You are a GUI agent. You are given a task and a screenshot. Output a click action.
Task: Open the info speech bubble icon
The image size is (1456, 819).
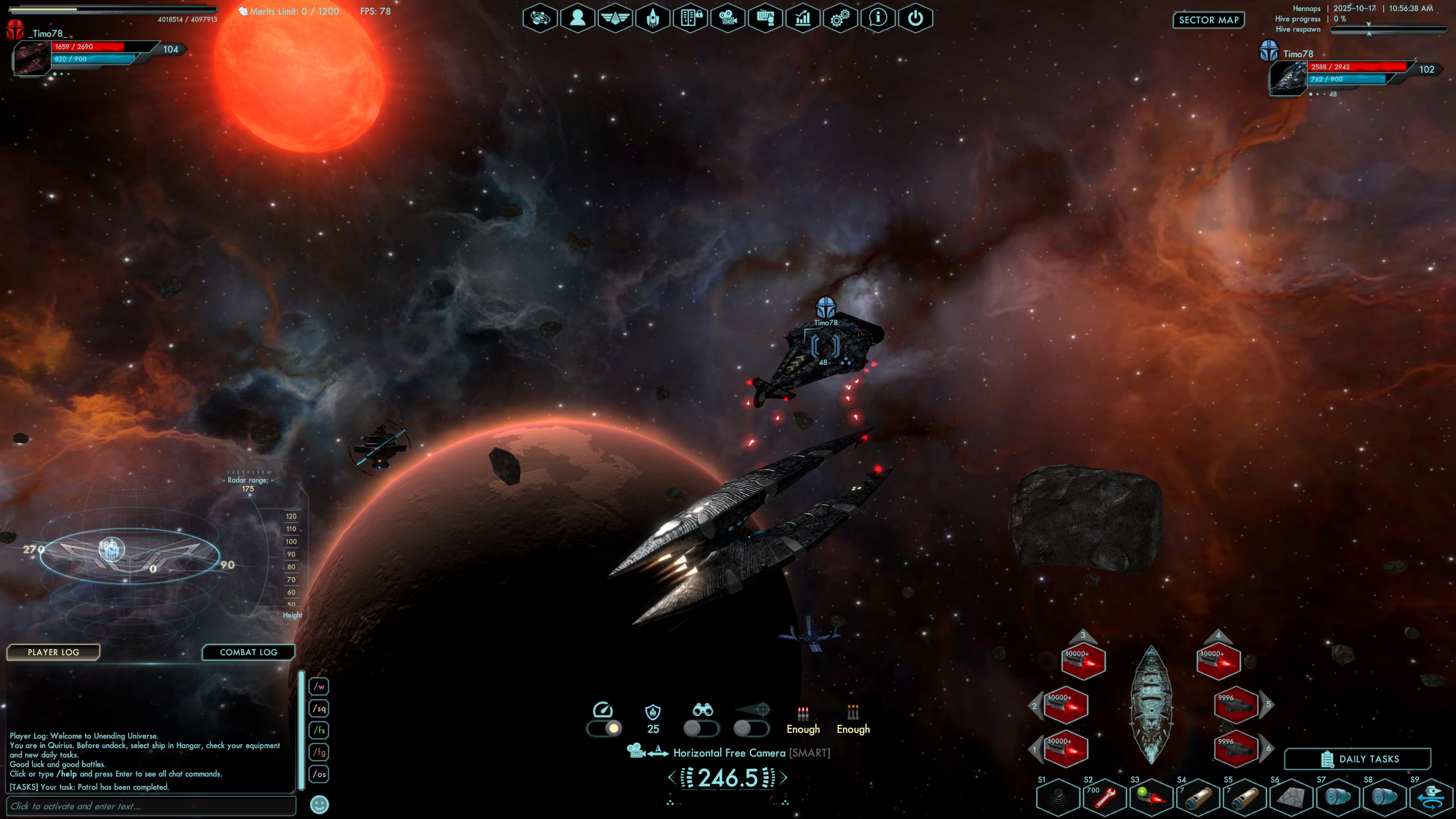coord(878,18)
